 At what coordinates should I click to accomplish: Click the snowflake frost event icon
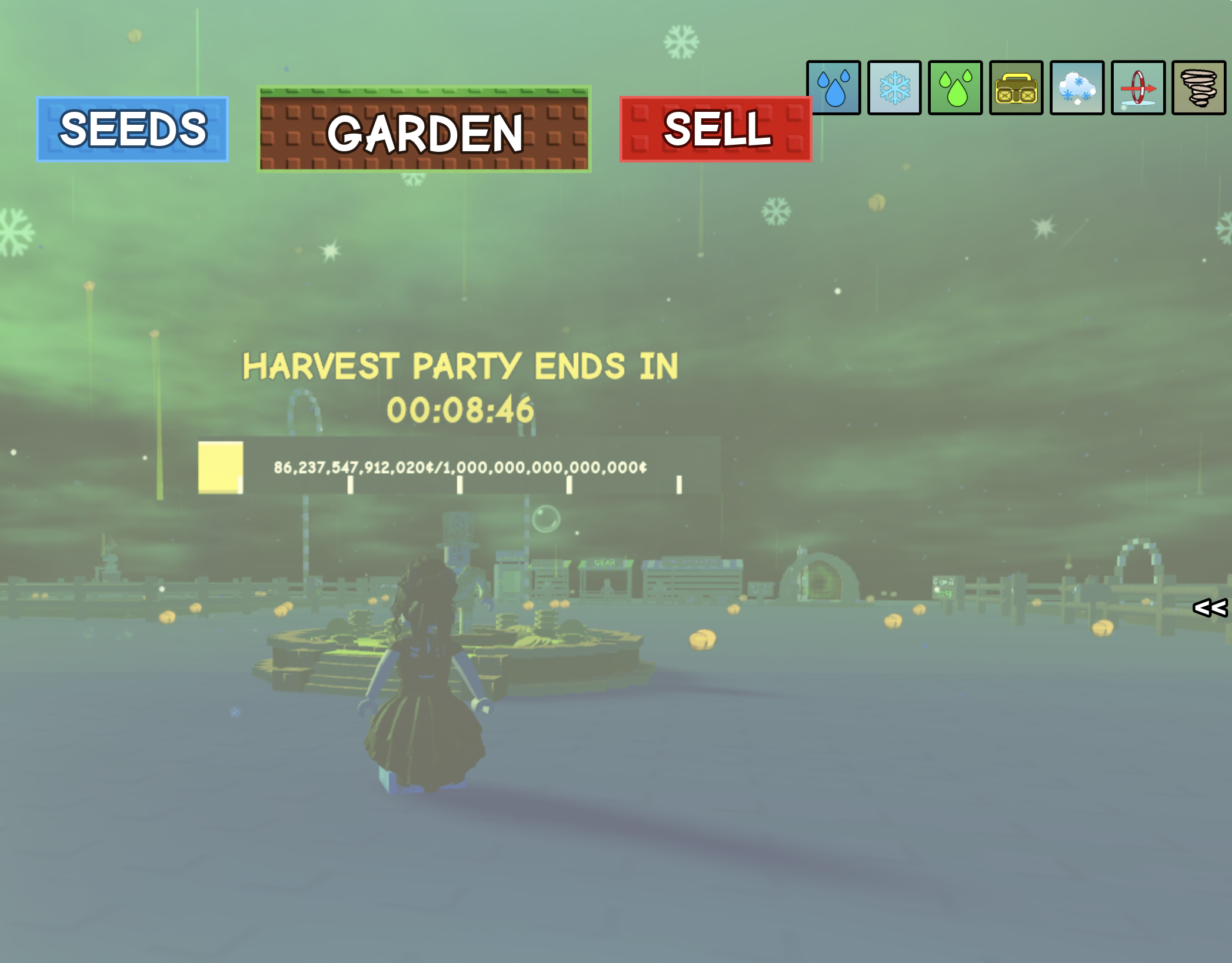pos(894,87)
